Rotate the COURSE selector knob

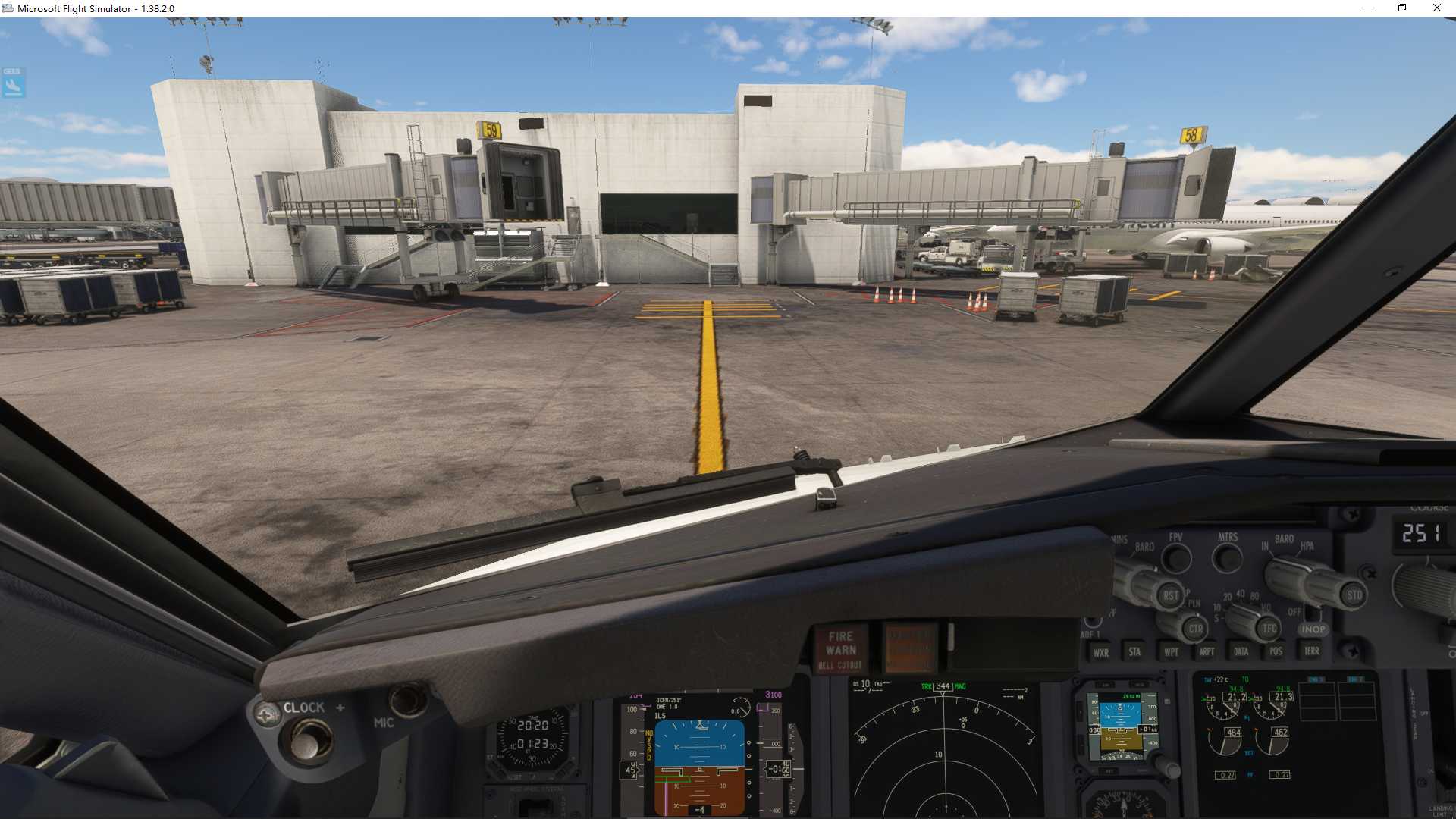pyautogui.click(x=1424, y=590)
